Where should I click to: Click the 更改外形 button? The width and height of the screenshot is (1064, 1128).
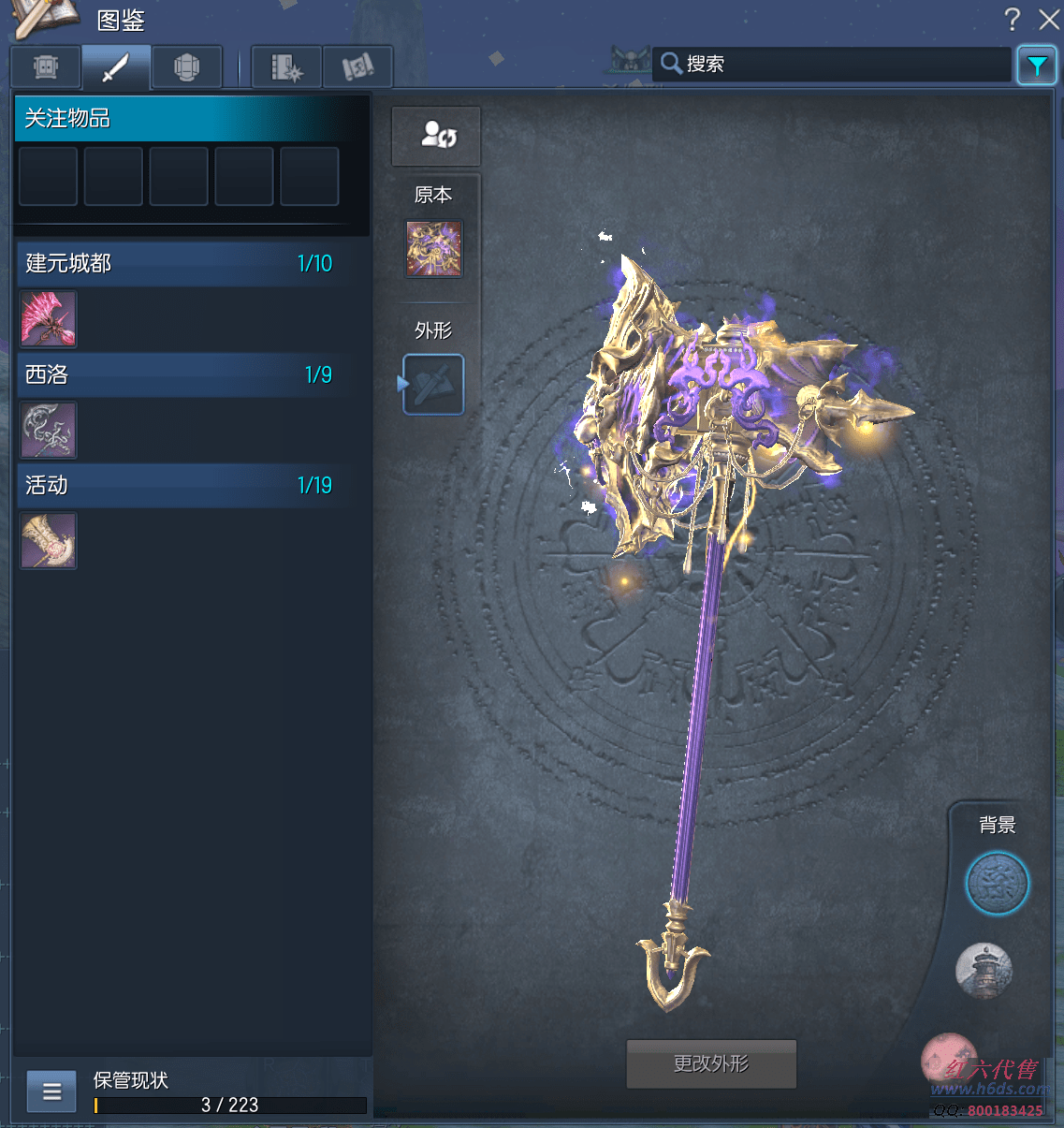click(711, 1063)
